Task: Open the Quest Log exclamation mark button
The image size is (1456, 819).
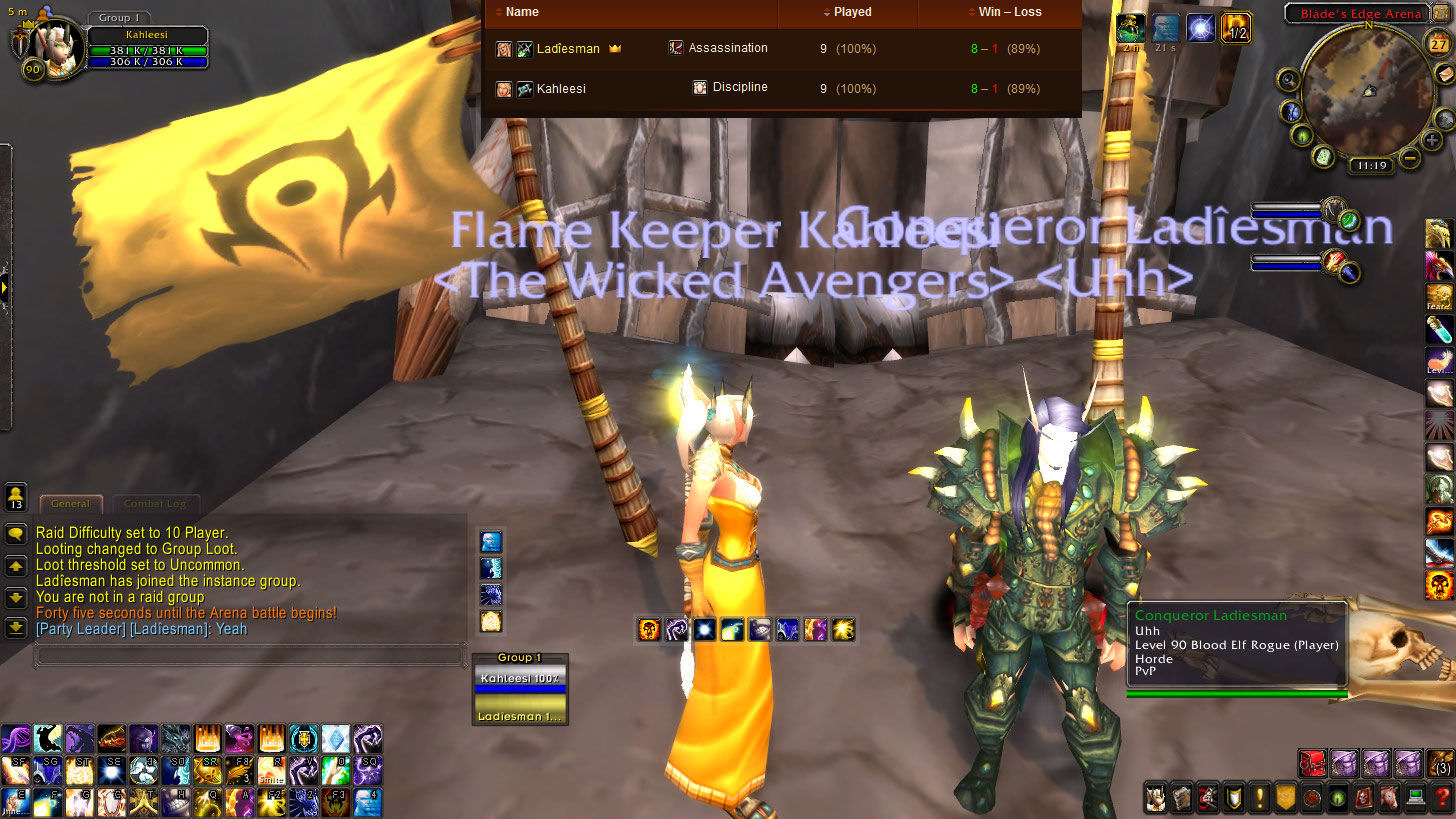Action: (1259, 798)
